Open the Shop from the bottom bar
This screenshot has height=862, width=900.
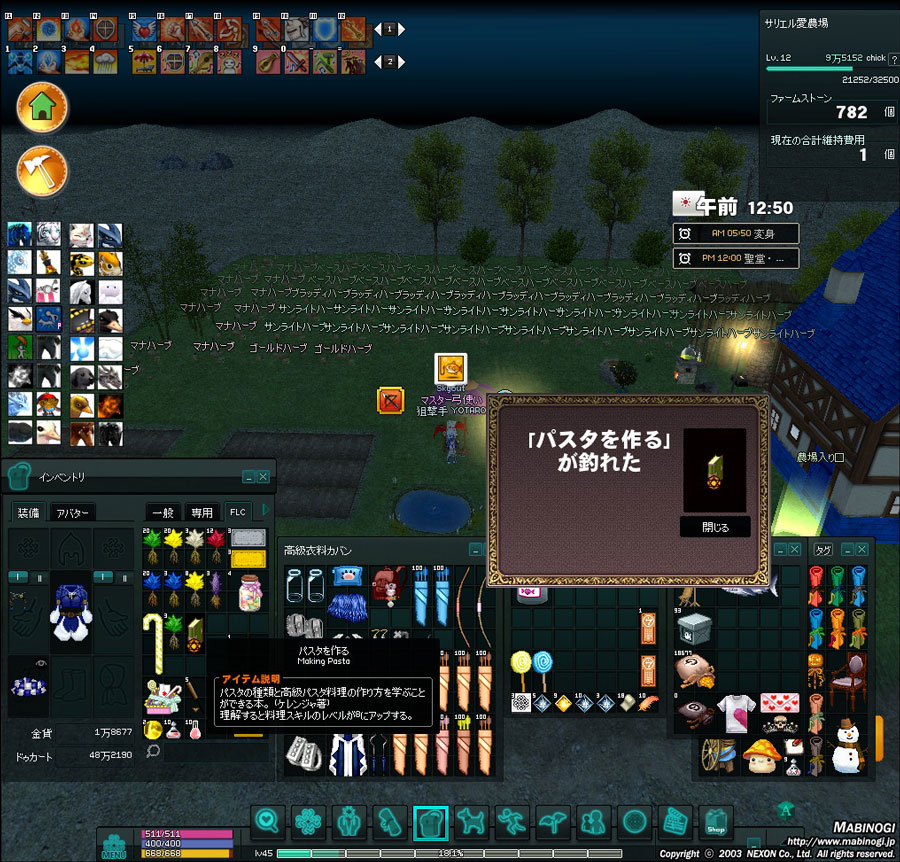[716, 823]
